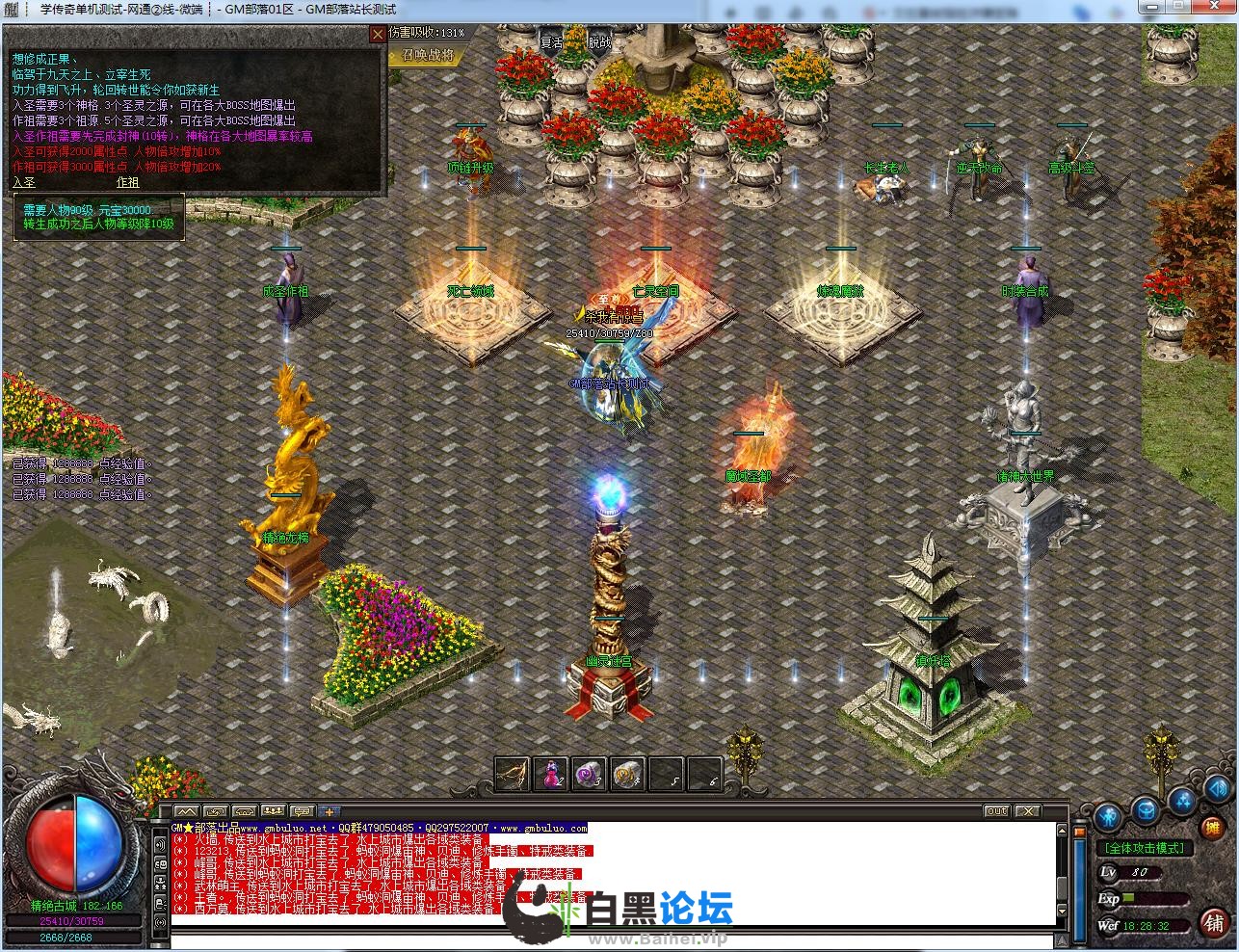Image resolution: width=1239 pixels, height=952 pixels.
Task: Open the skills sparkle icon
Action: pos(1182,802)
